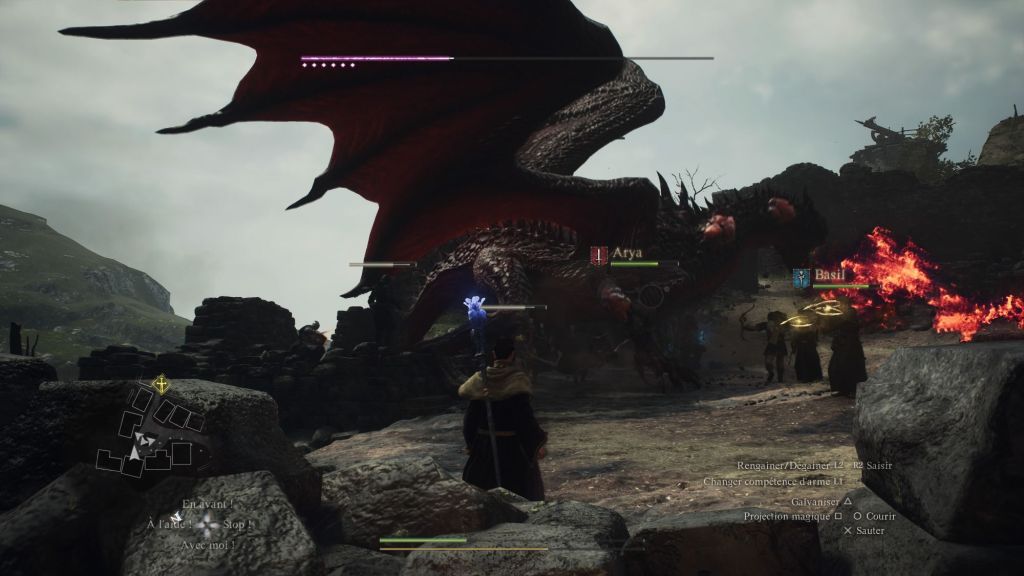Select the pawn name label Basil
Screen dimensions: 1024x576
point(829,275)
